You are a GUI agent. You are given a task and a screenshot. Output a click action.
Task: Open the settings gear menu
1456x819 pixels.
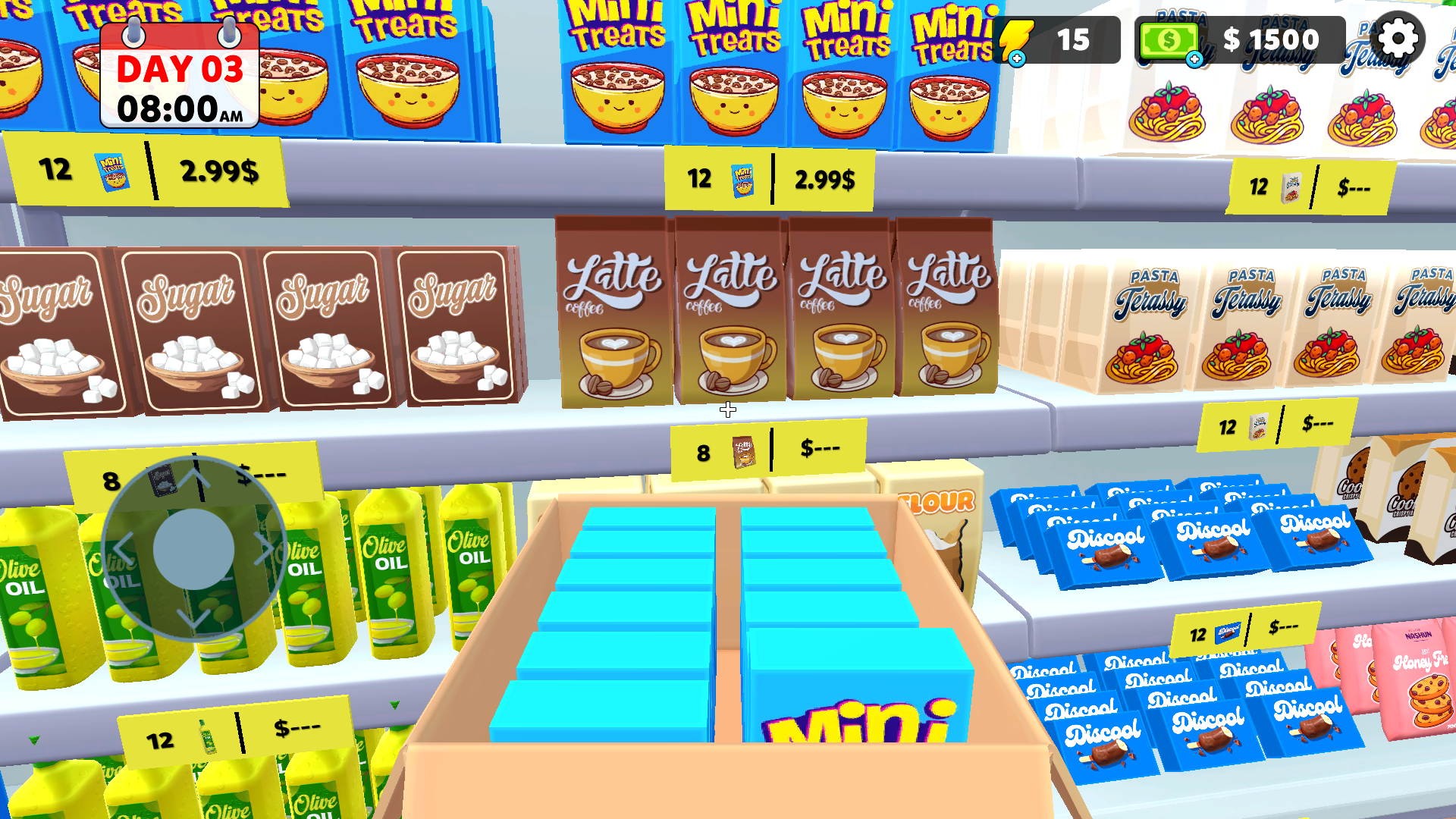[1398, 38]
